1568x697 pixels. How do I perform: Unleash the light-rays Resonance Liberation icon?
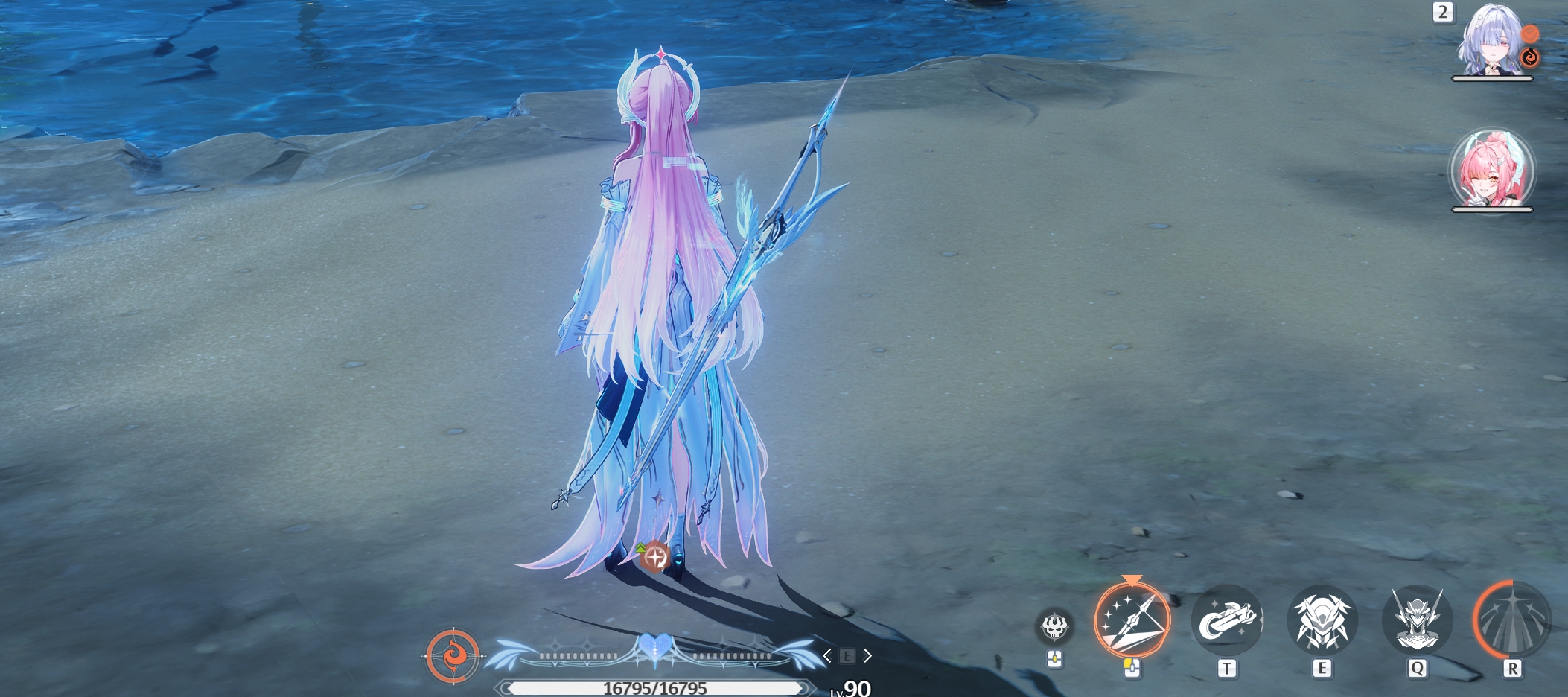pyautogui.click(x=1512, y=620)
